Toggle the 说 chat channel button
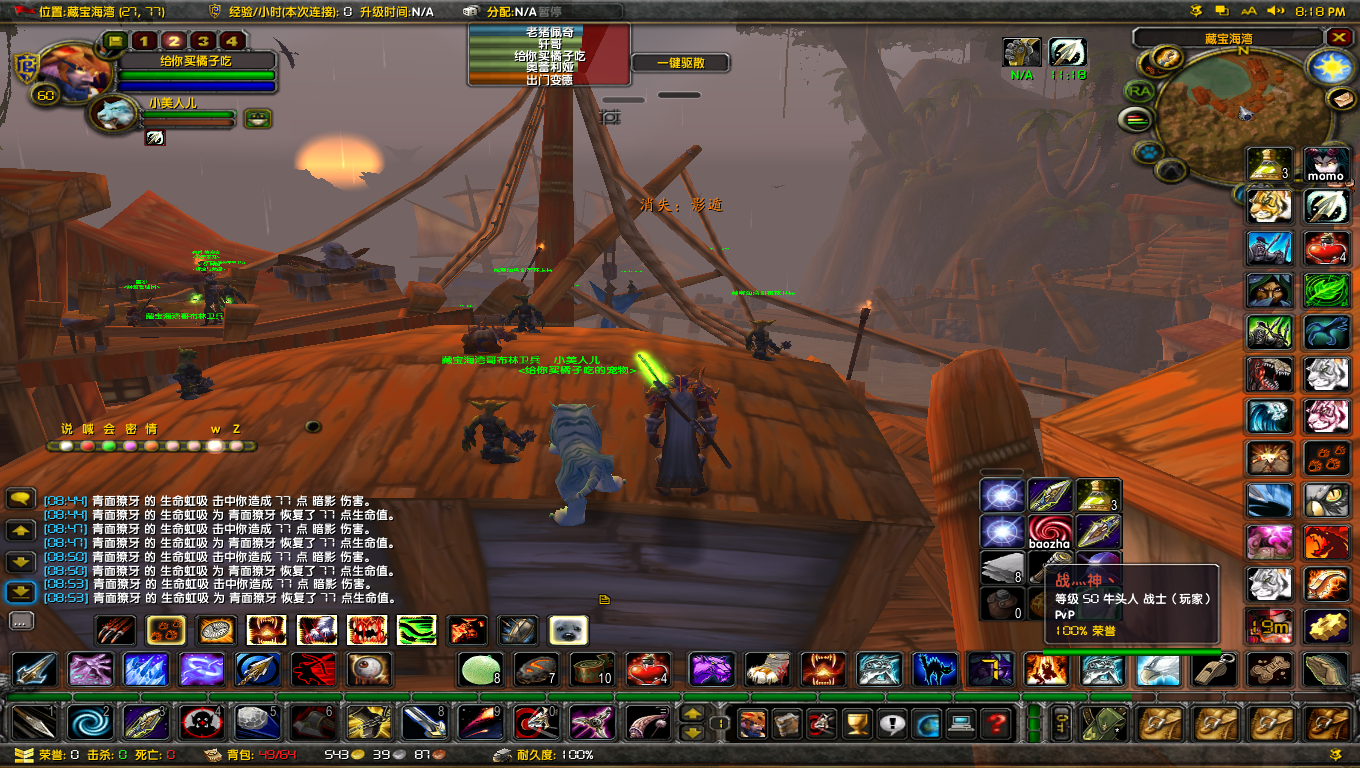Image resolution: width=1360 pixels, height=768 pixels. pos(67,429)
